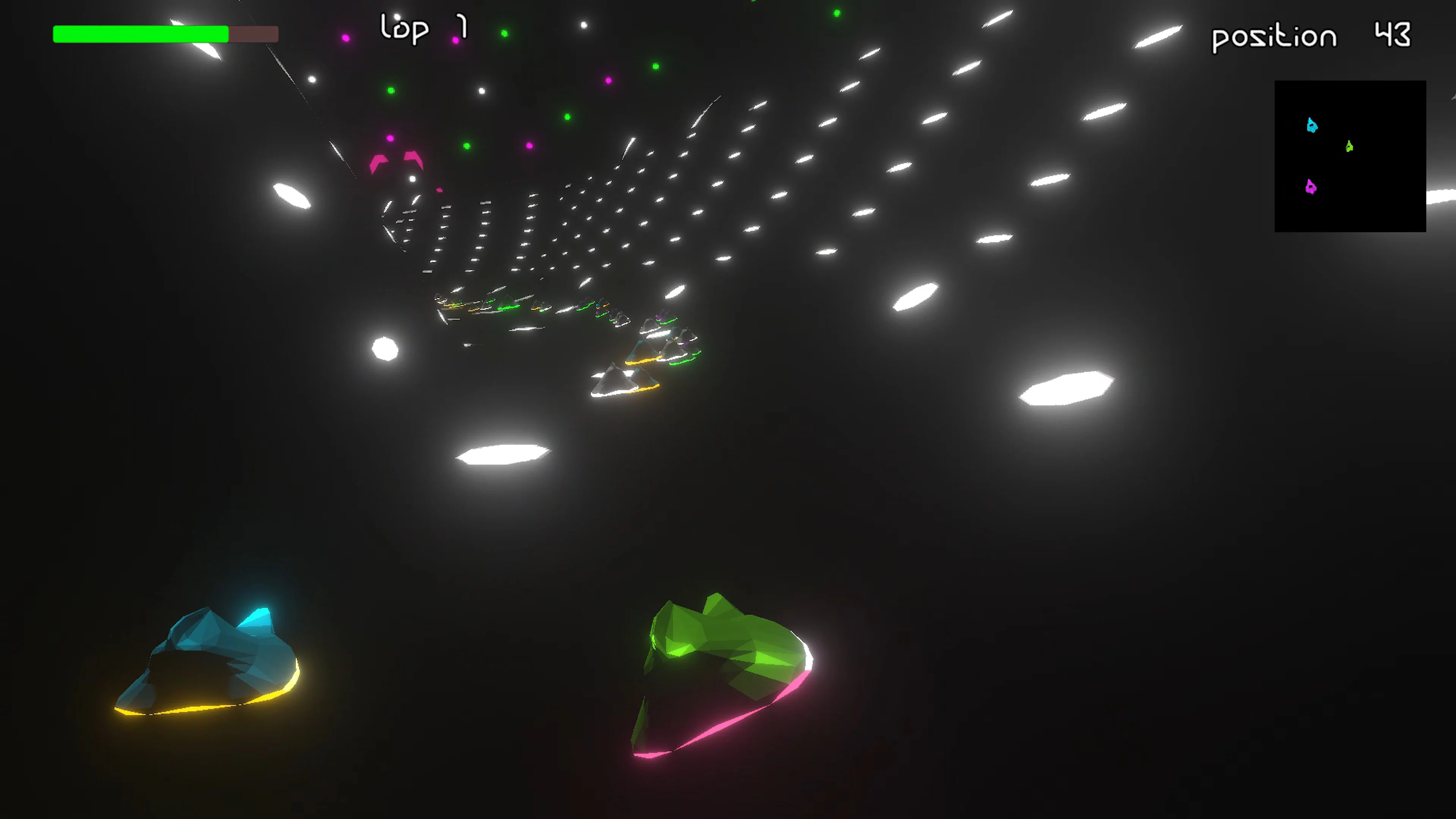Toggle the lap 1 indicator
Screen dimensions: 1456x819
(x=421, y=28)
